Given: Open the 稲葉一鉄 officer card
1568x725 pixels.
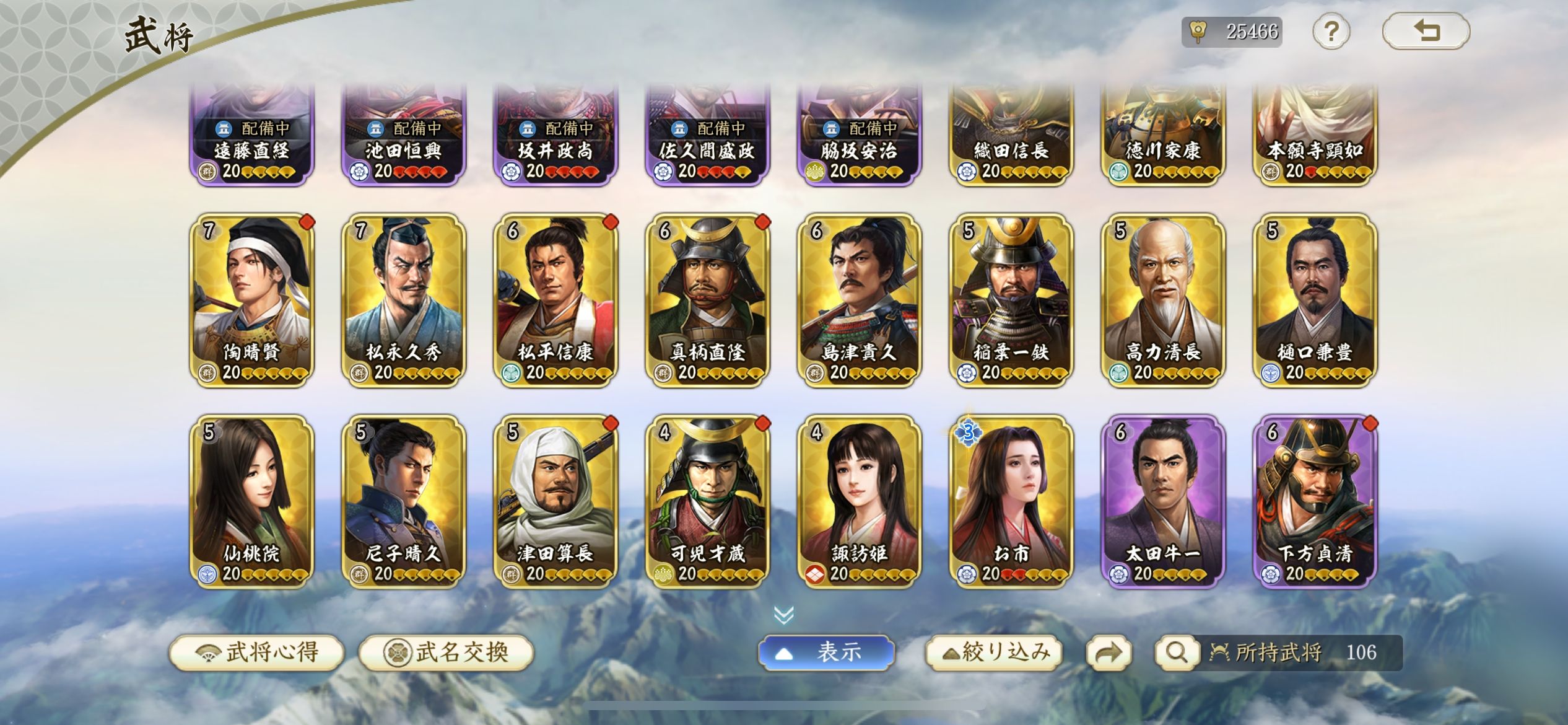Looking at the screenshot, I should [1011, 301].
